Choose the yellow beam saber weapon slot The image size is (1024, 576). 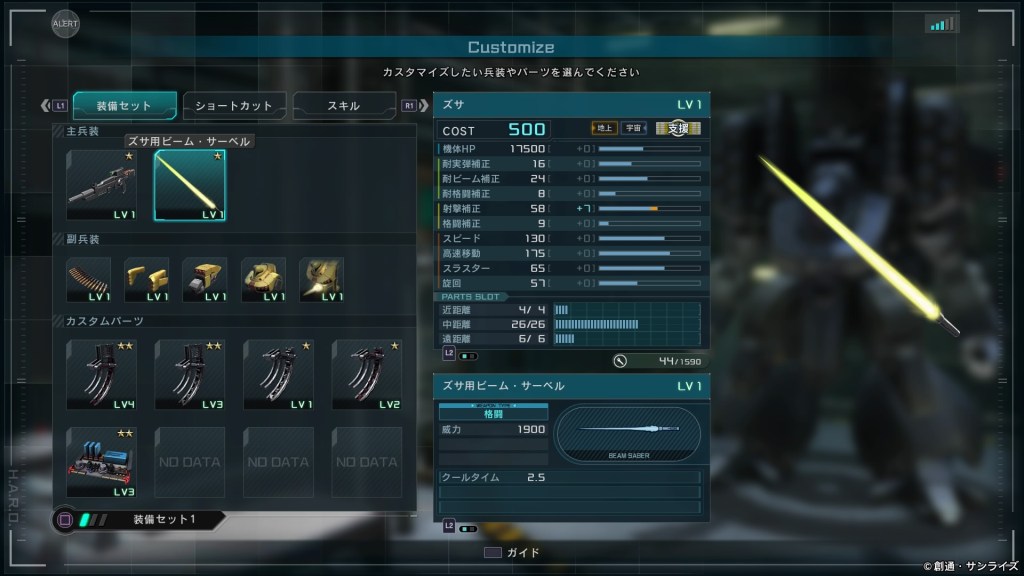point(189,185)
